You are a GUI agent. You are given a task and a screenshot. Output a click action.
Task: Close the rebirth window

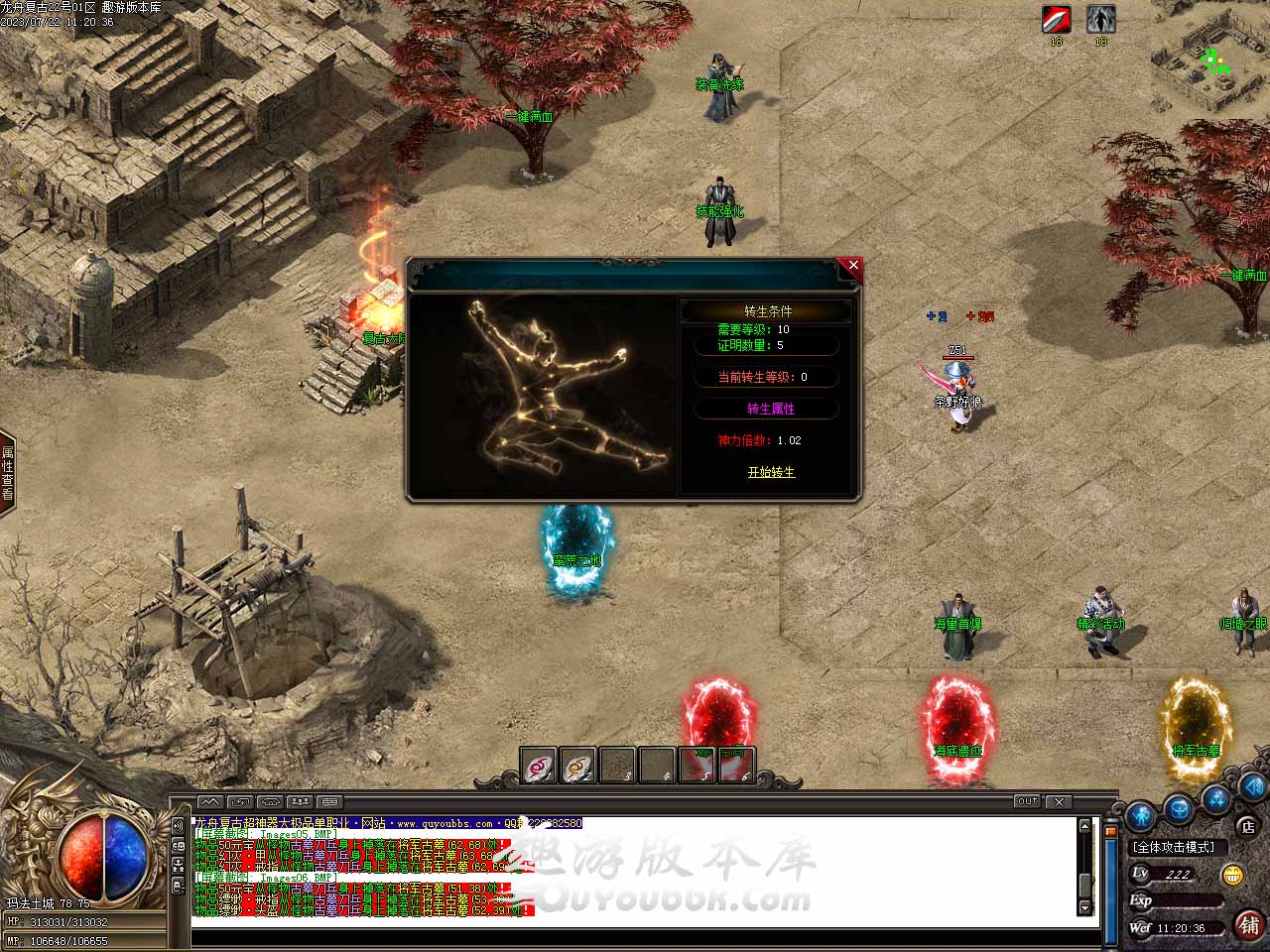853,266
